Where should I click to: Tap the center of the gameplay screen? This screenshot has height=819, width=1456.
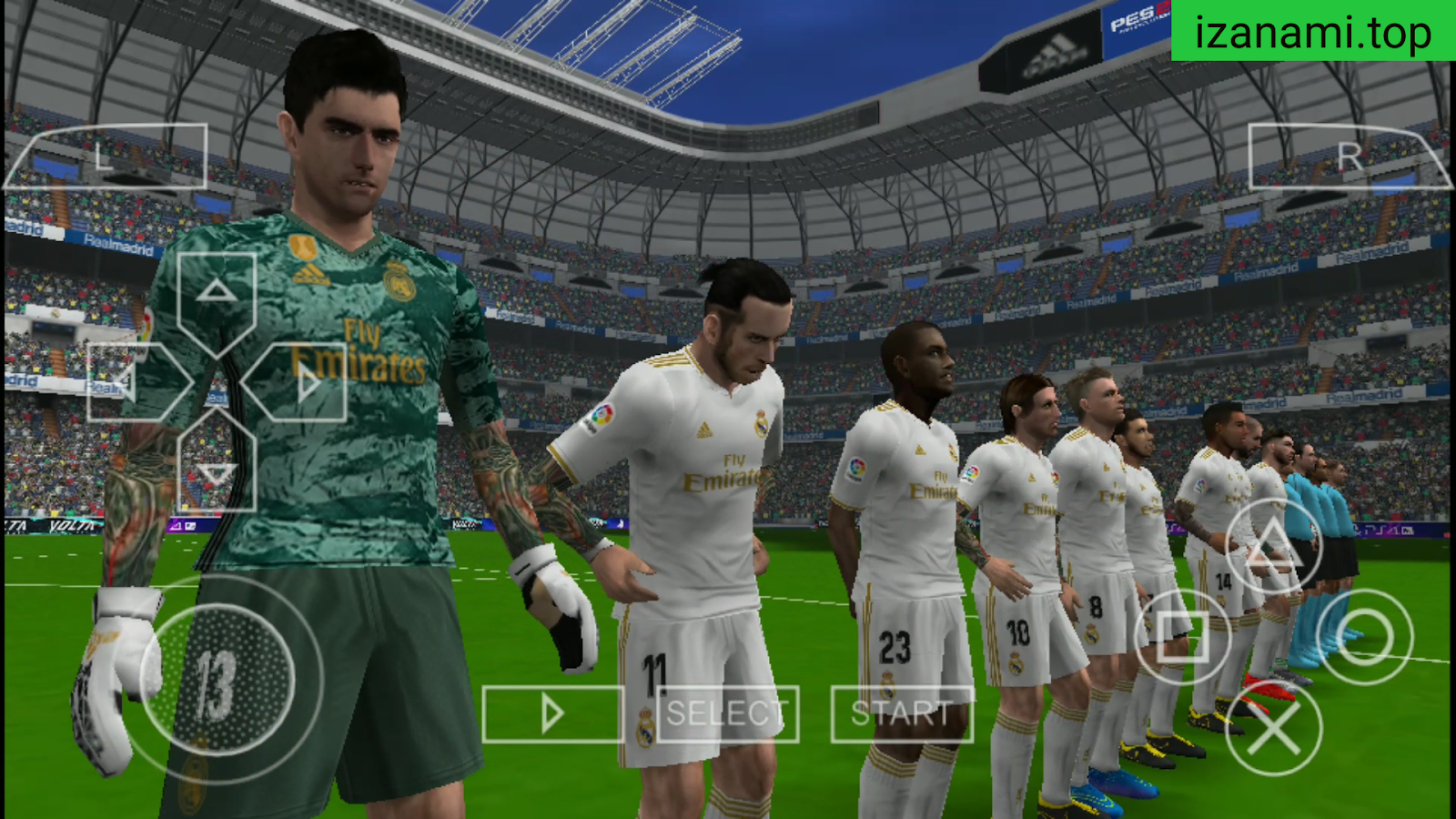(x=728, y=409)
